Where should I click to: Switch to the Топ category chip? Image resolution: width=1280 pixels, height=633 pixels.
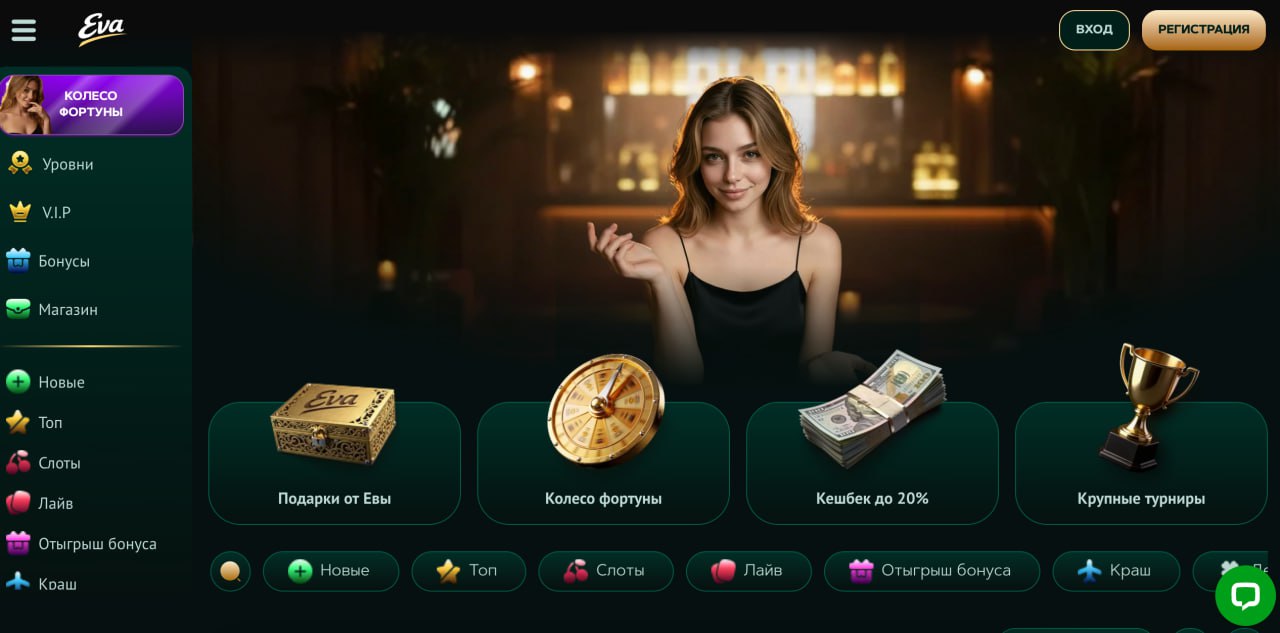pos(468,571)
